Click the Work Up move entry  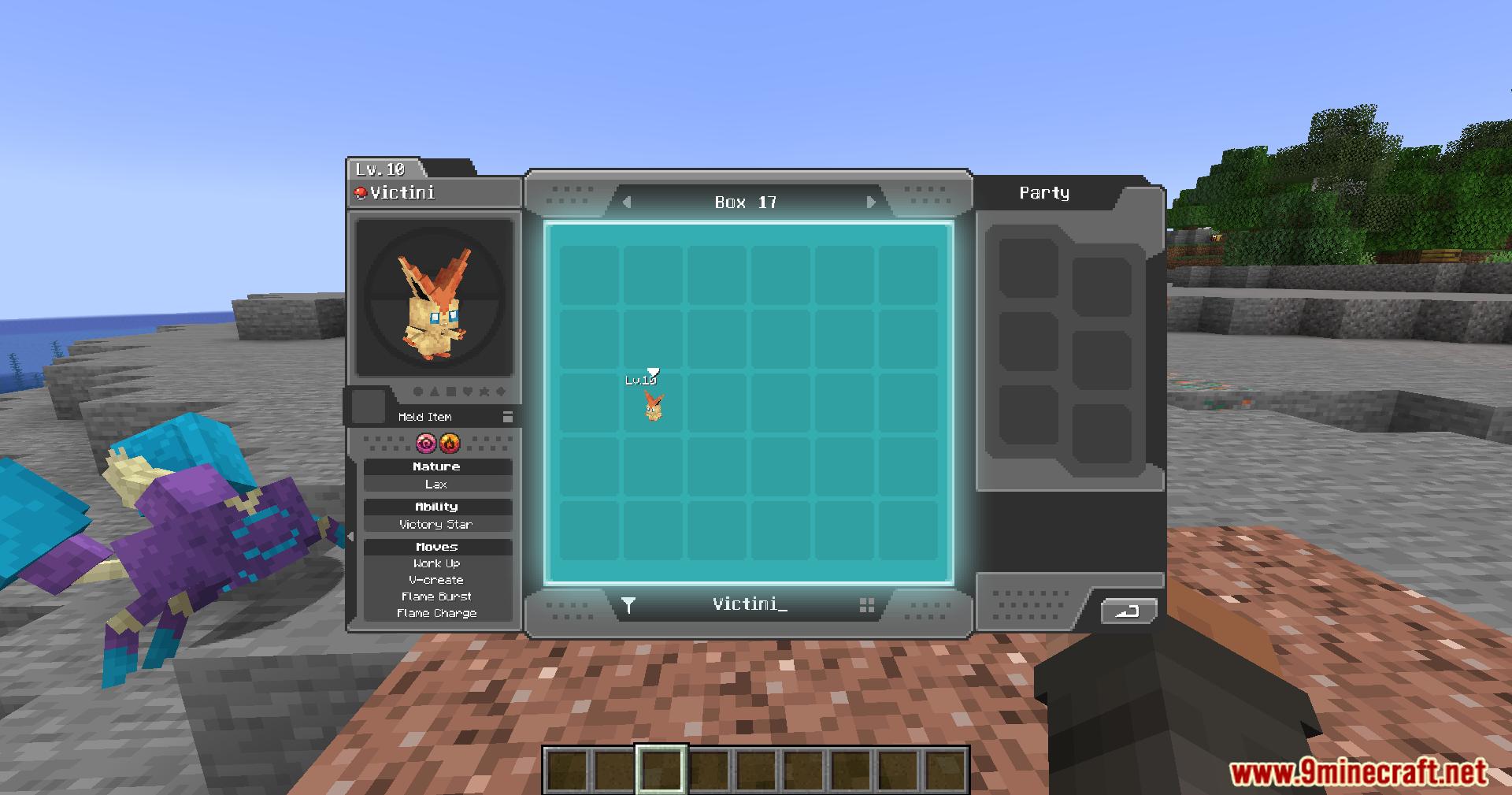click(x=439, y=563)
